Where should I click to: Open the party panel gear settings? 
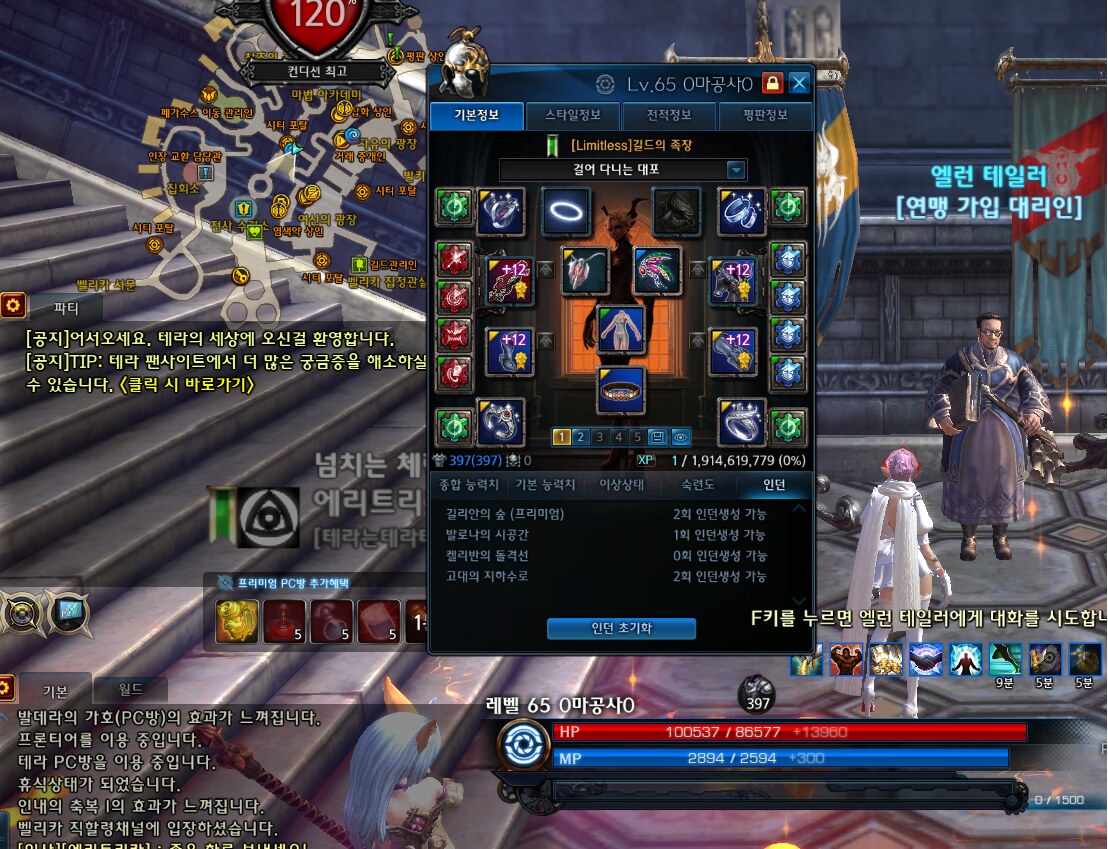pos(13,305)
